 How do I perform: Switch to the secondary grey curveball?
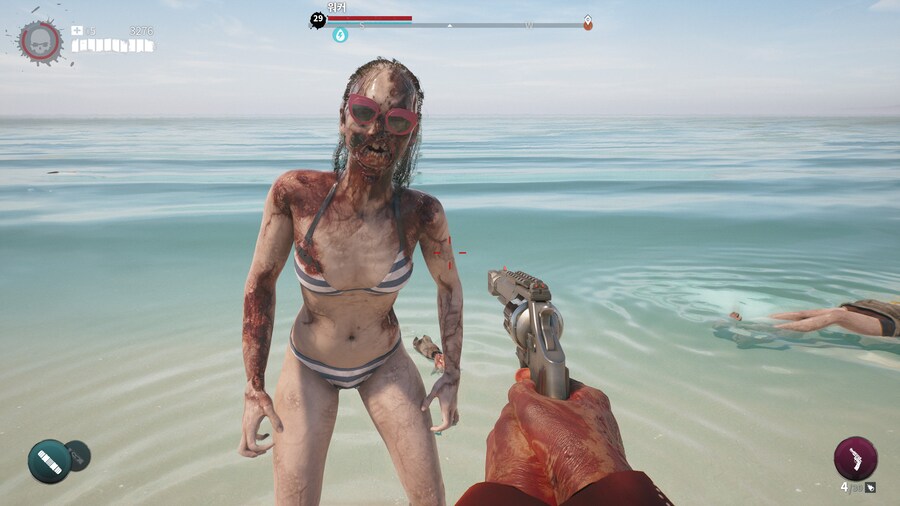point(78,455)
